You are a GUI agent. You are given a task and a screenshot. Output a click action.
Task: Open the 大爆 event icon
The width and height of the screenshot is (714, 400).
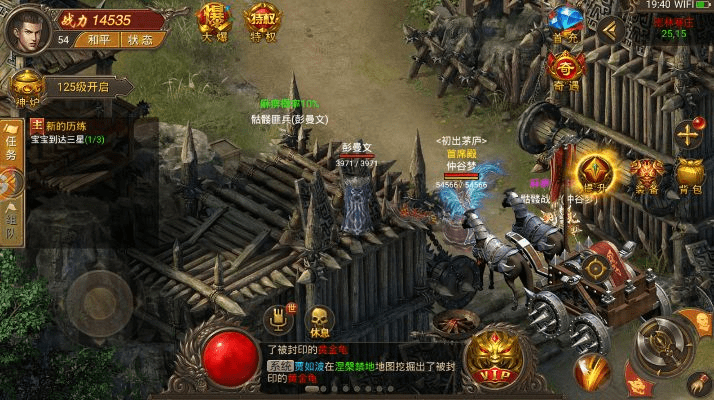[213, 22]
